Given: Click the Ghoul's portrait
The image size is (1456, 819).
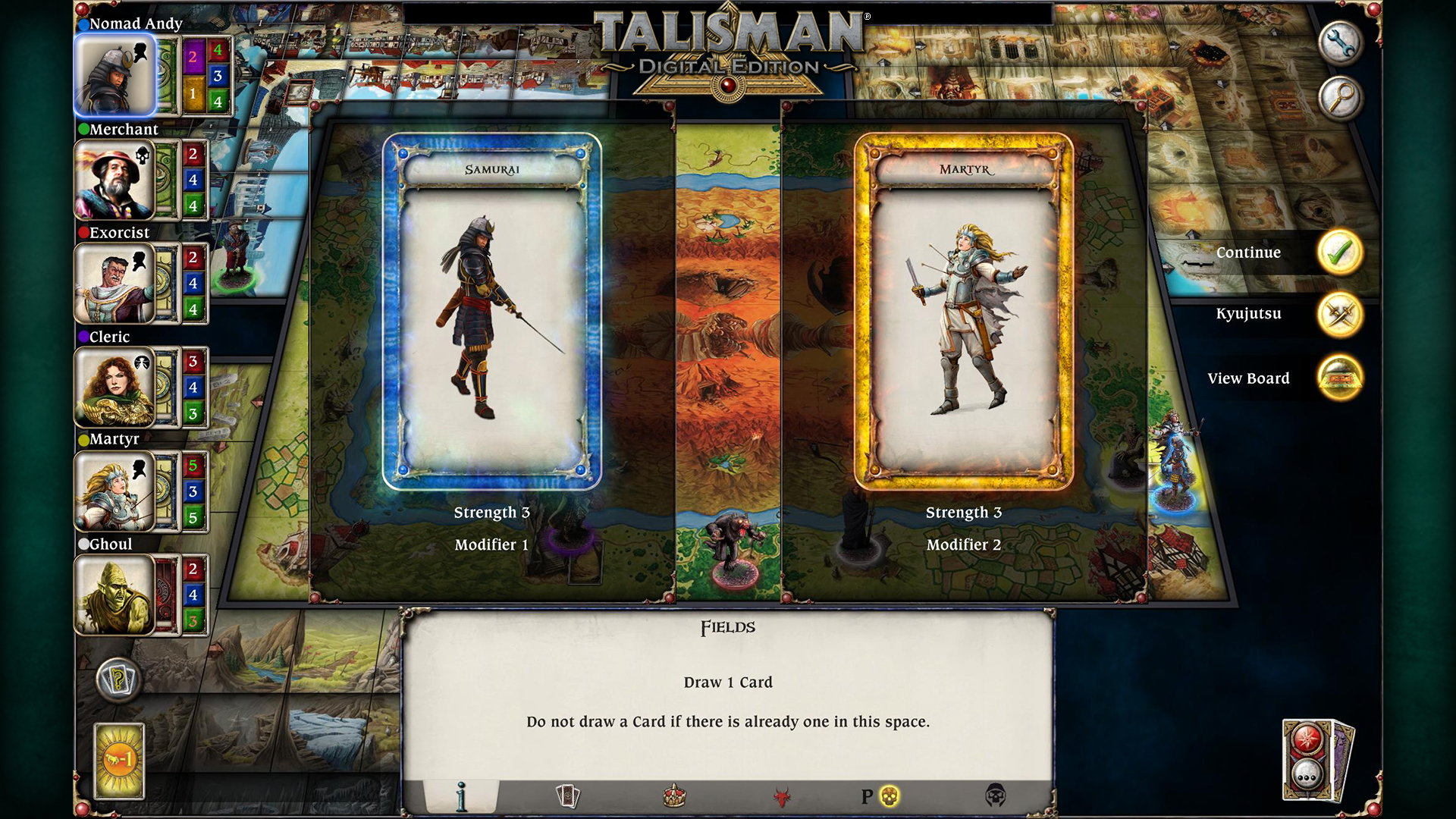Looking at the screenshot, I should pos(115,595).
